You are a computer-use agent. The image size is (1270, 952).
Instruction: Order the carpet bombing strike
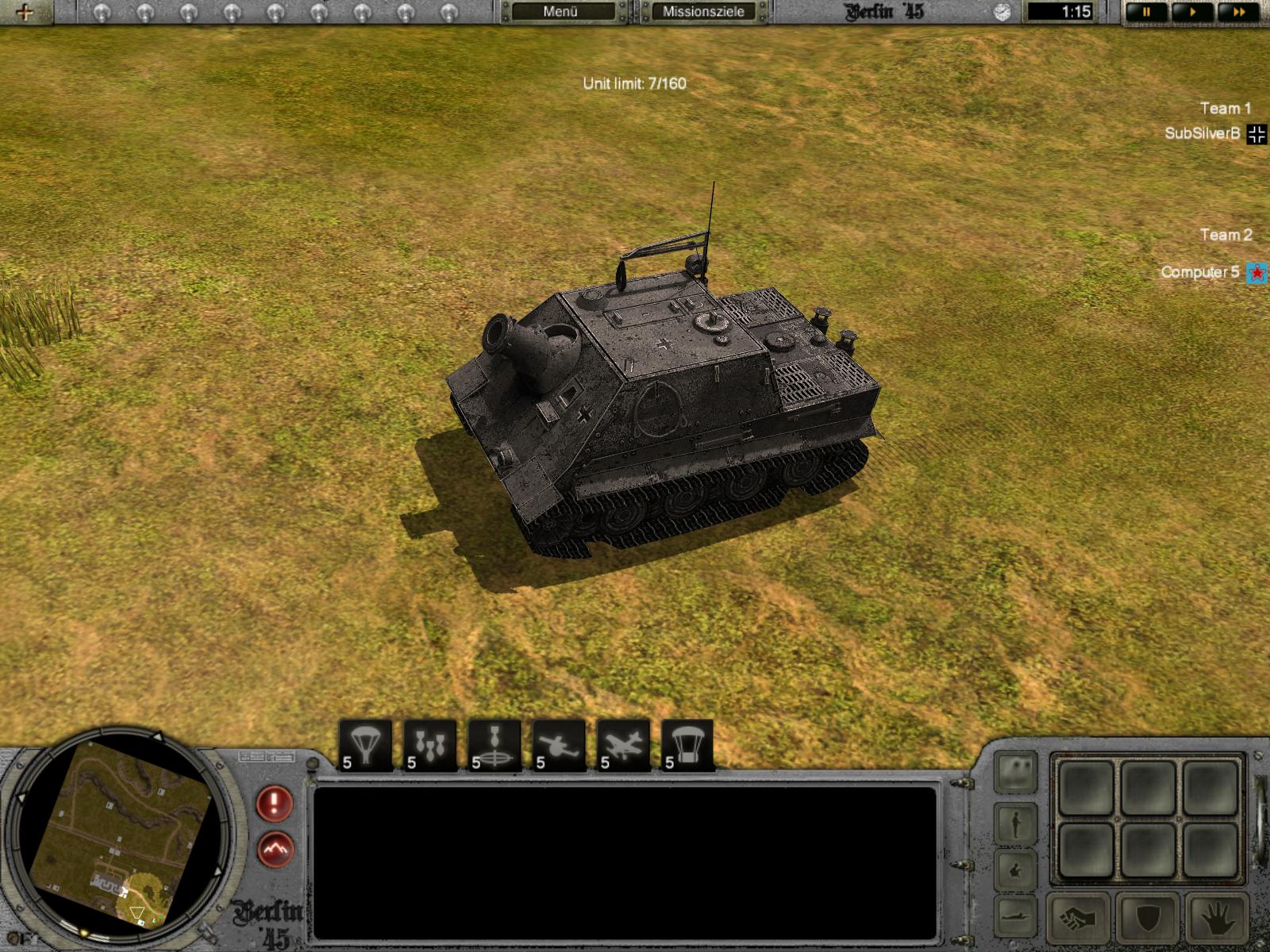430,746
